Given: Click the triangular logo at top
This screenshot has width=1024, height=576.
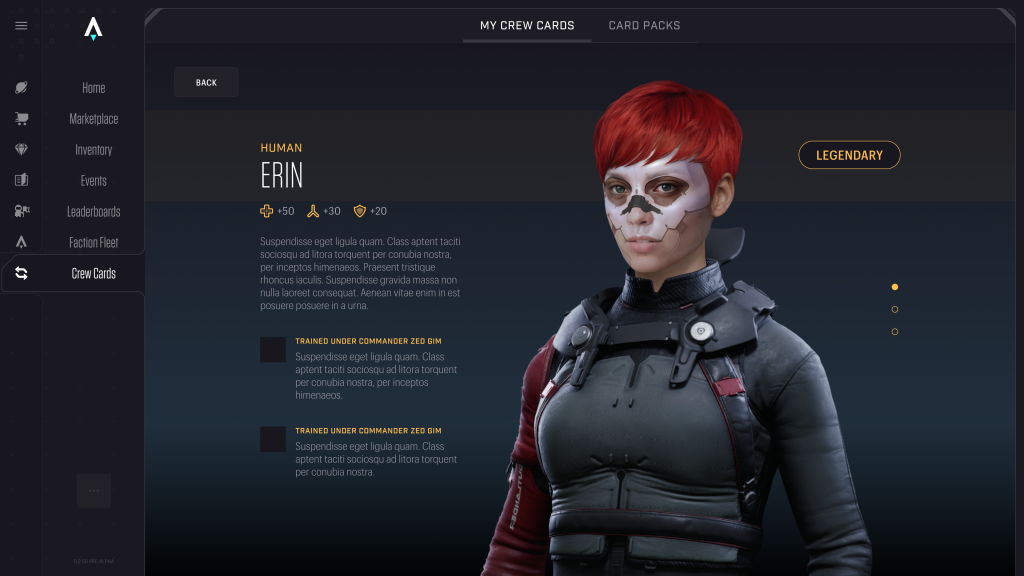Looking at the screenshot, I should coord(93,29).
